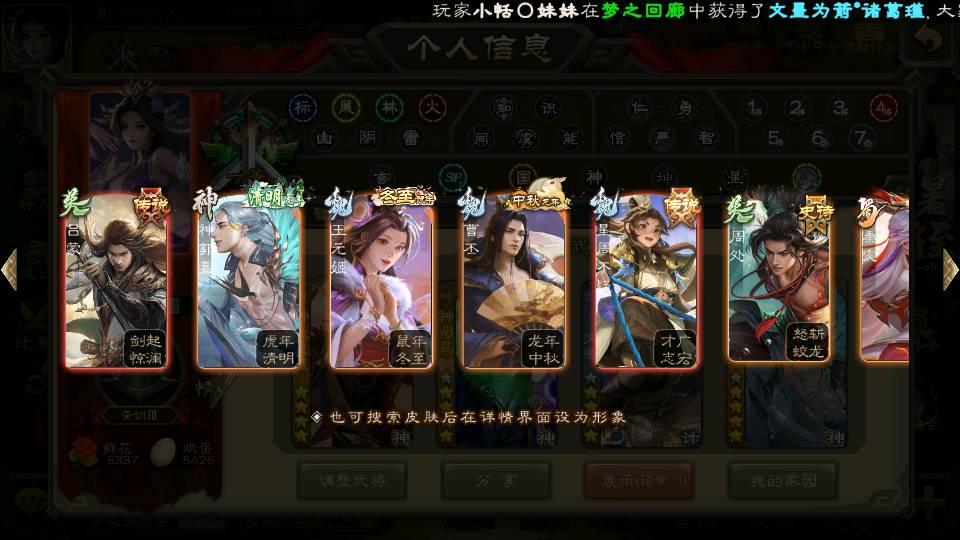This screenshot has width=960, height=540.
Task: Show previous skins with the left arrow
Action: 10,270
